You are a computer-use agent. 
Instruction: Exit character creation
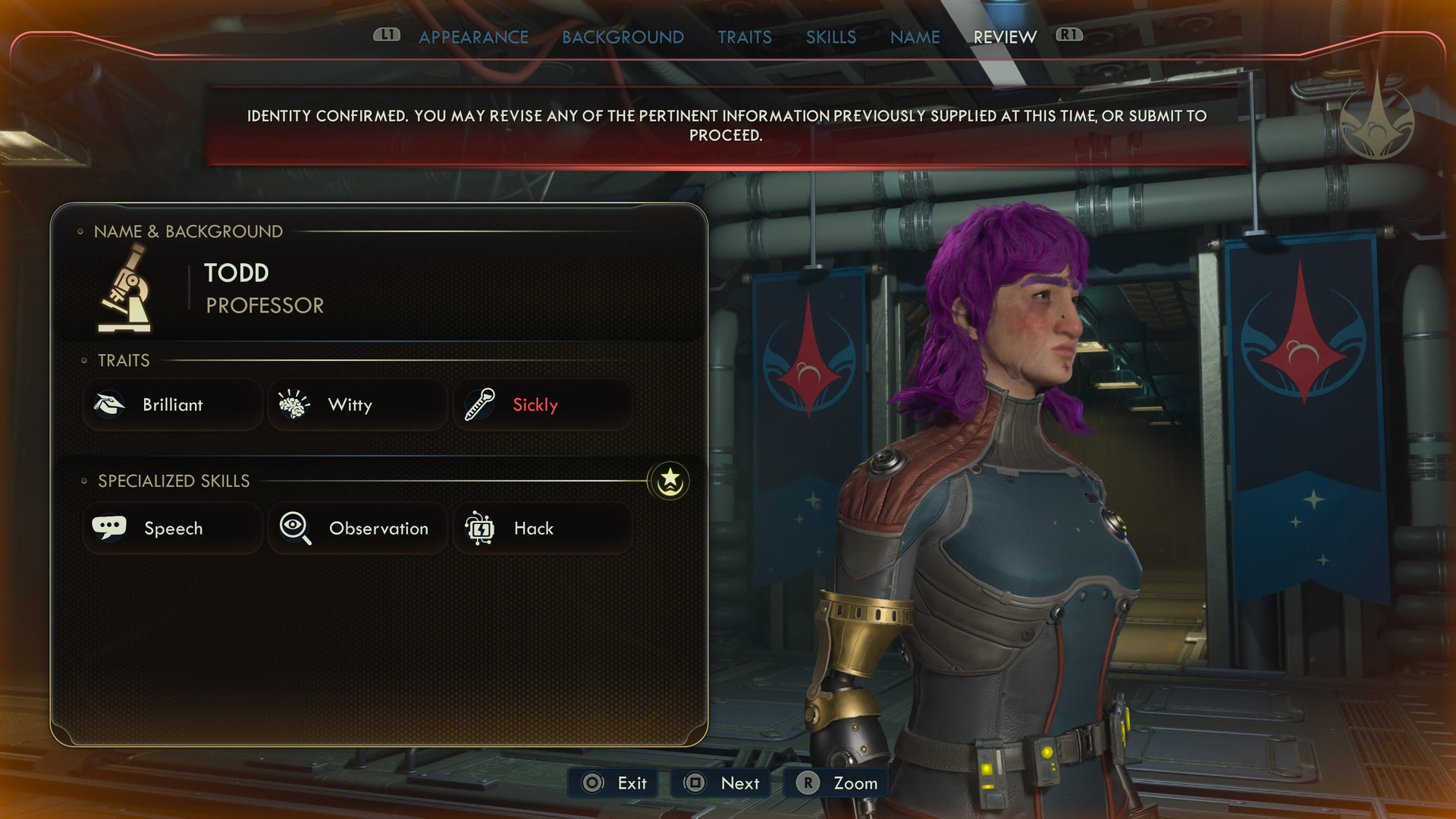point(614,783)
